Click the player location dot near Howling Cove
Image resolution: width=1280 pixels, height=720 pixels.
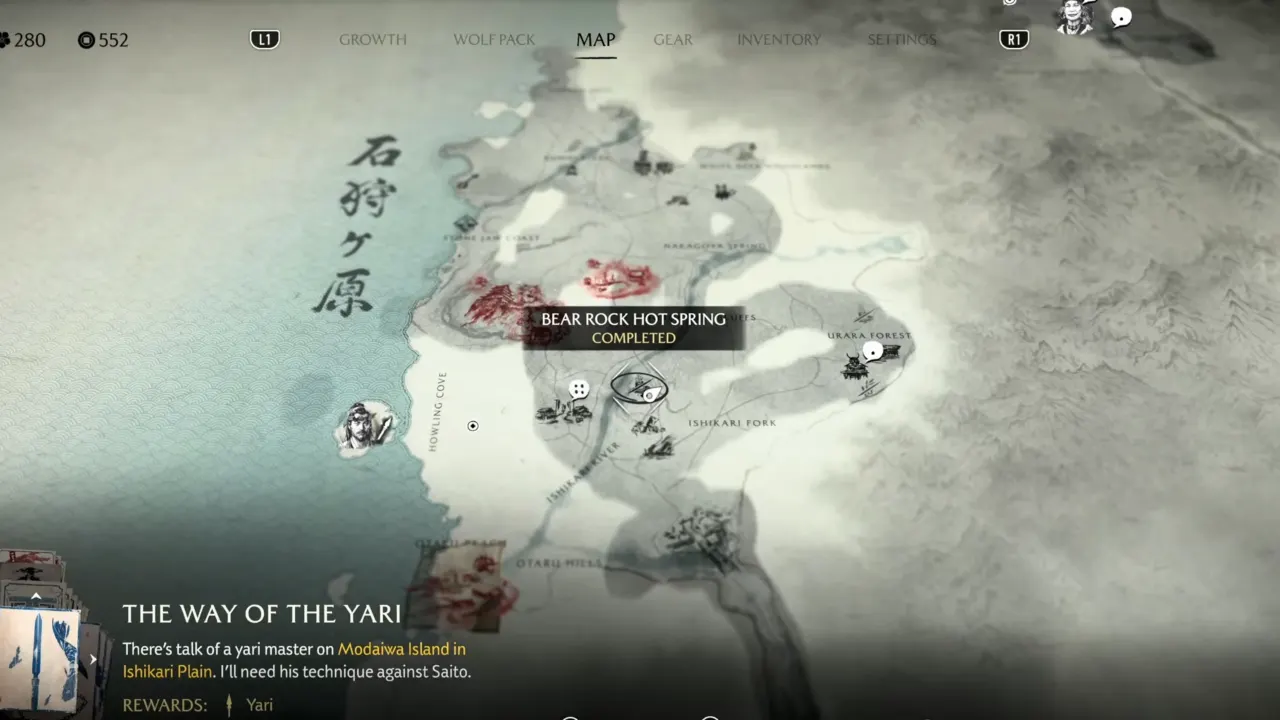coord(473,426)
